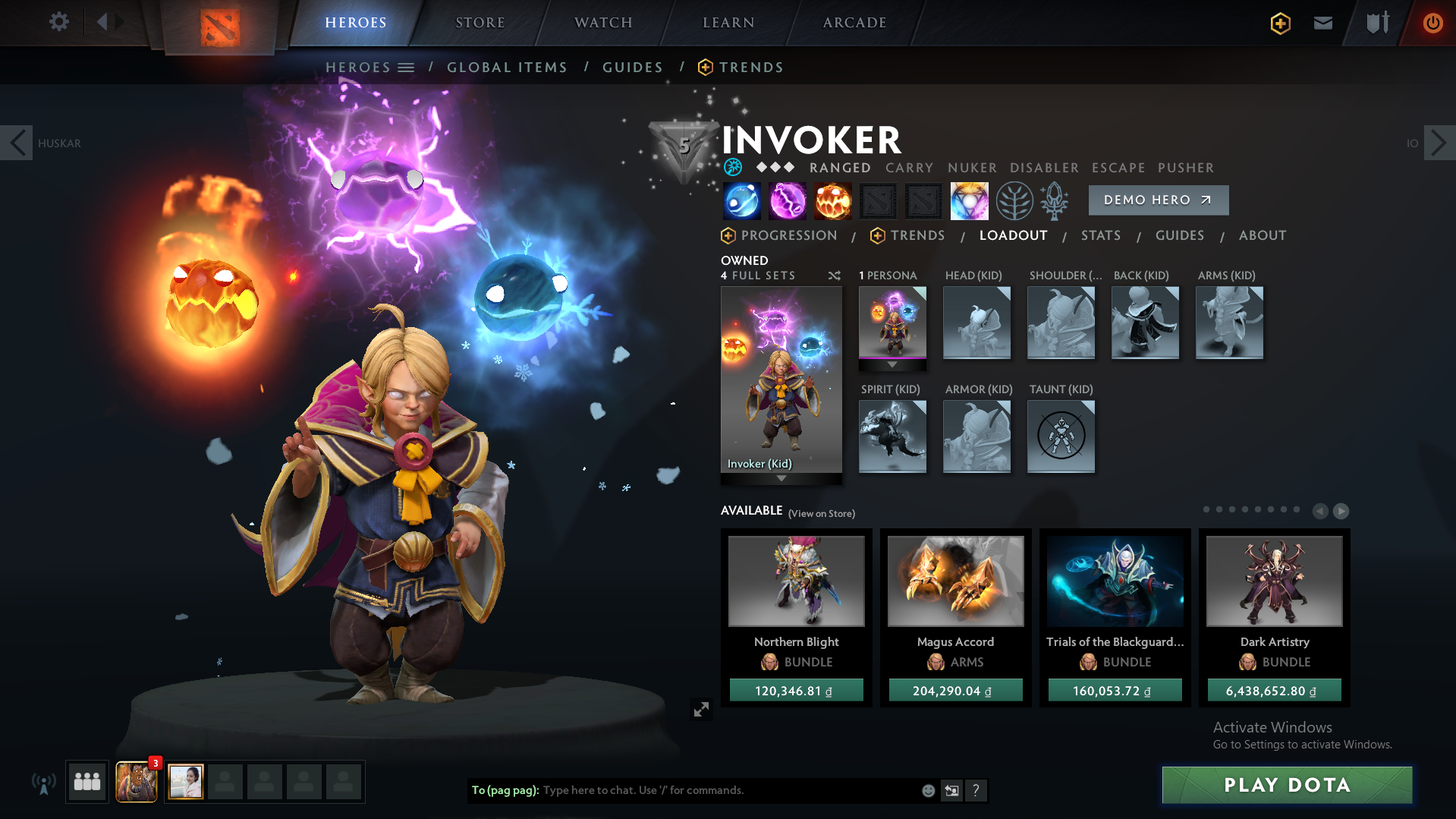
Task: Click the Aghanim's Scepter upgrade icon
Action: pyautogui.click(x=1055, y=201)
